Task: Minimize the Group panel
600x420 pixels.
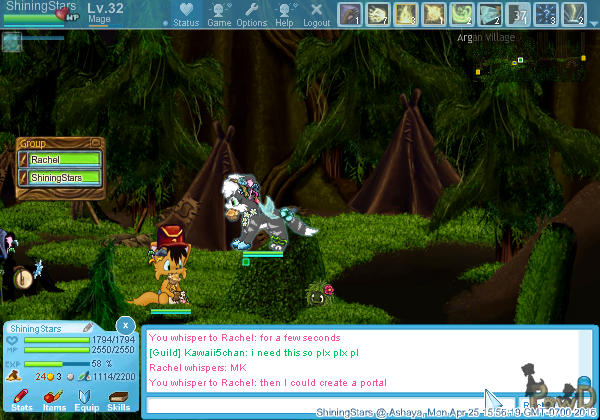Action: point(95,143)
